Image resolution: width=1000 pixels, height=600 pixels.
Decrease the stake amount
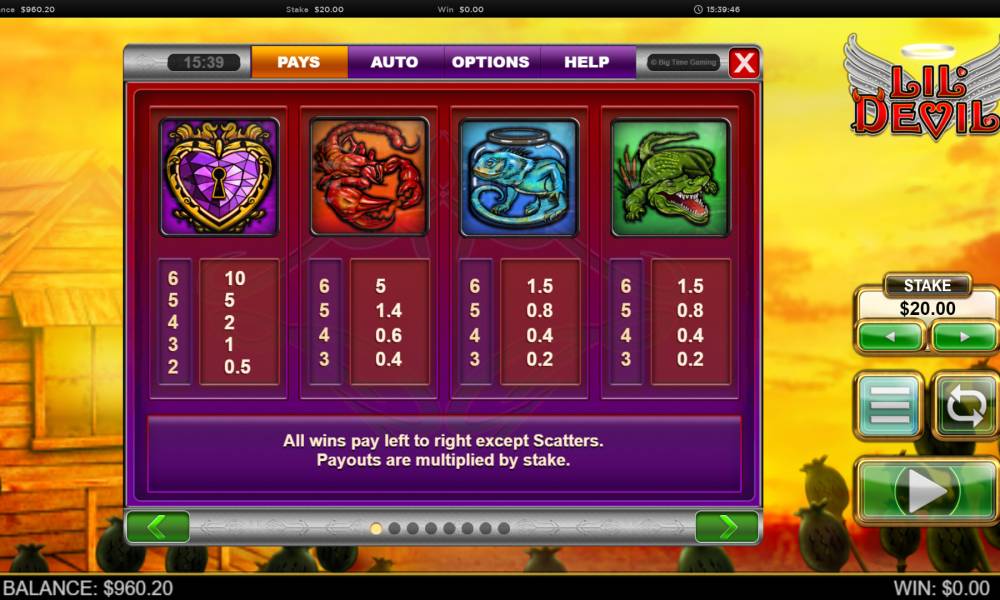tap(890, 337)
